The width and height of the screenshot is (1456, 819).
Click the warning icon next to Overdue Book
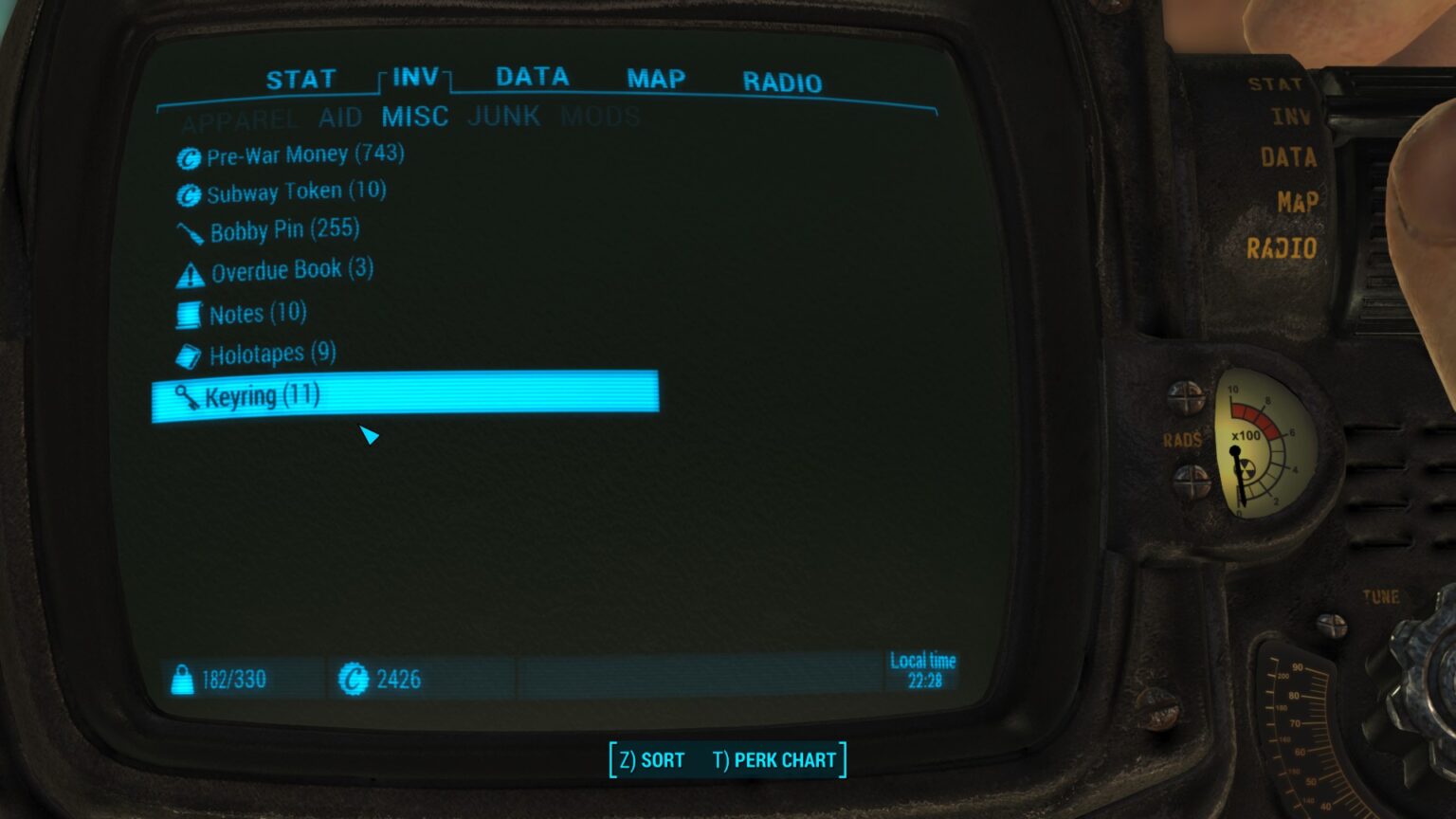click(189, 272)
